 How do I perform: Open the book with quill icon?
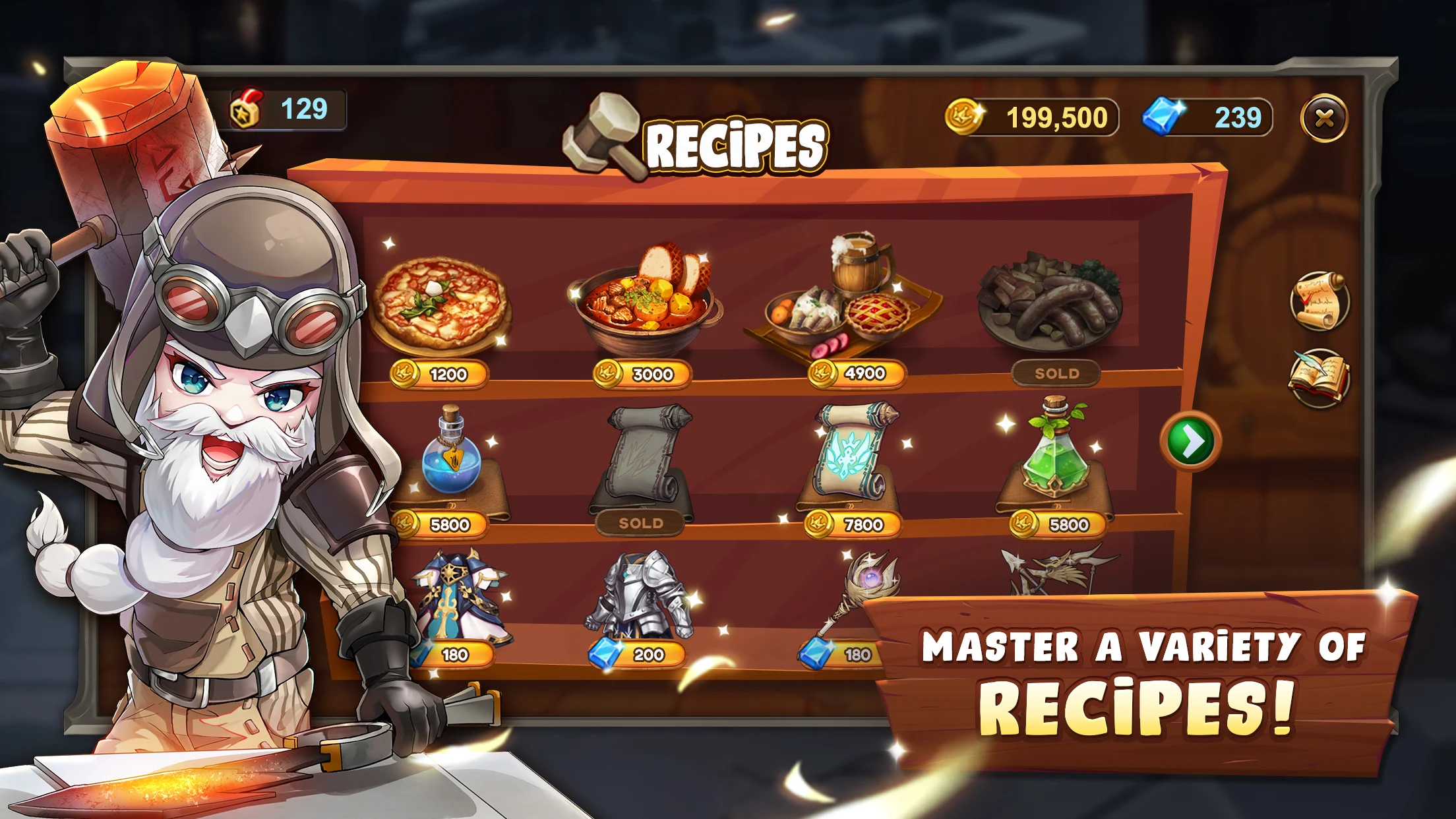click(x=1319, y=379)
